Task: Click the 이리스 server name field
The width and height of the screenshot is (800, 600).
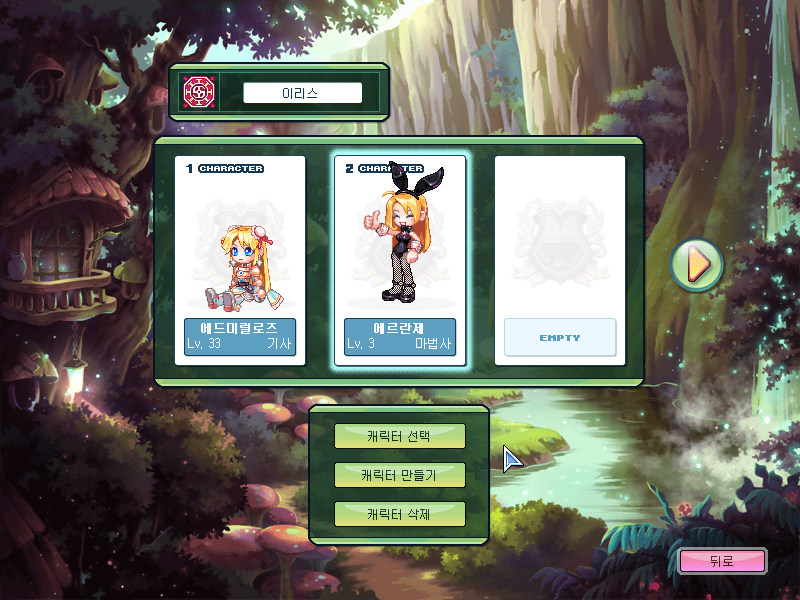Action: point(302,93)
